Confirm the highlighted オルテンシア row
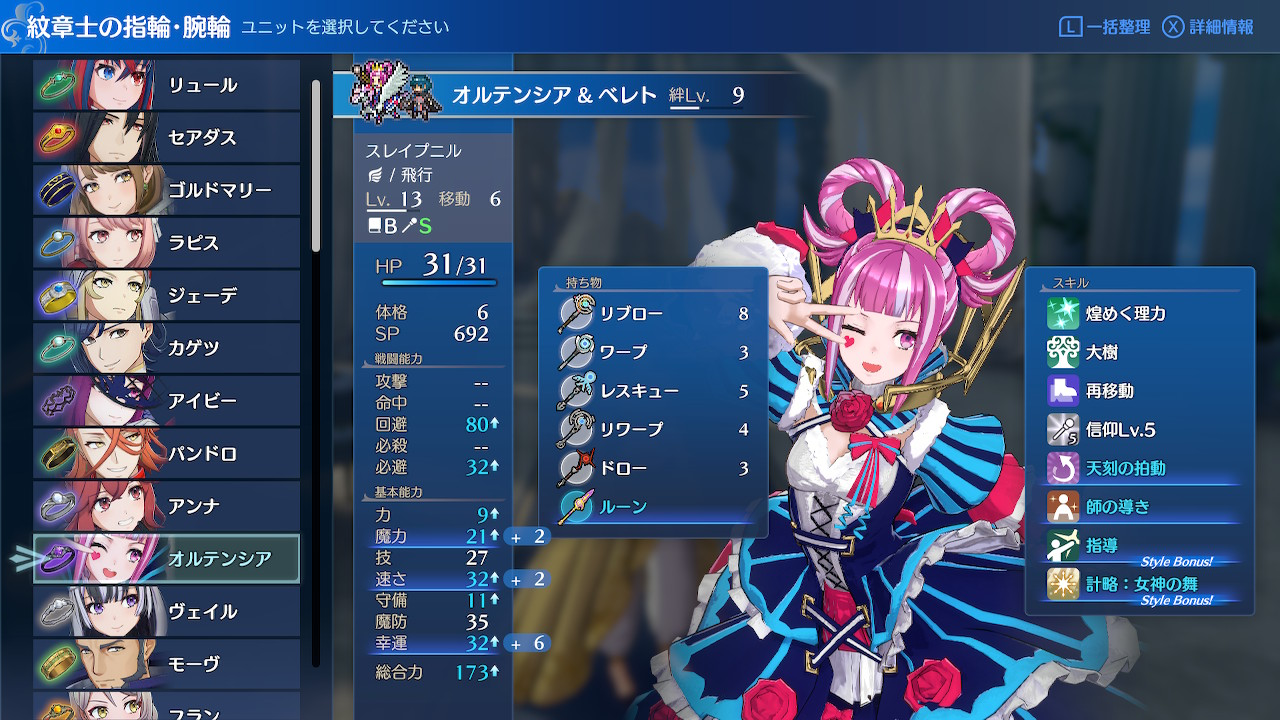 point(167,559)
